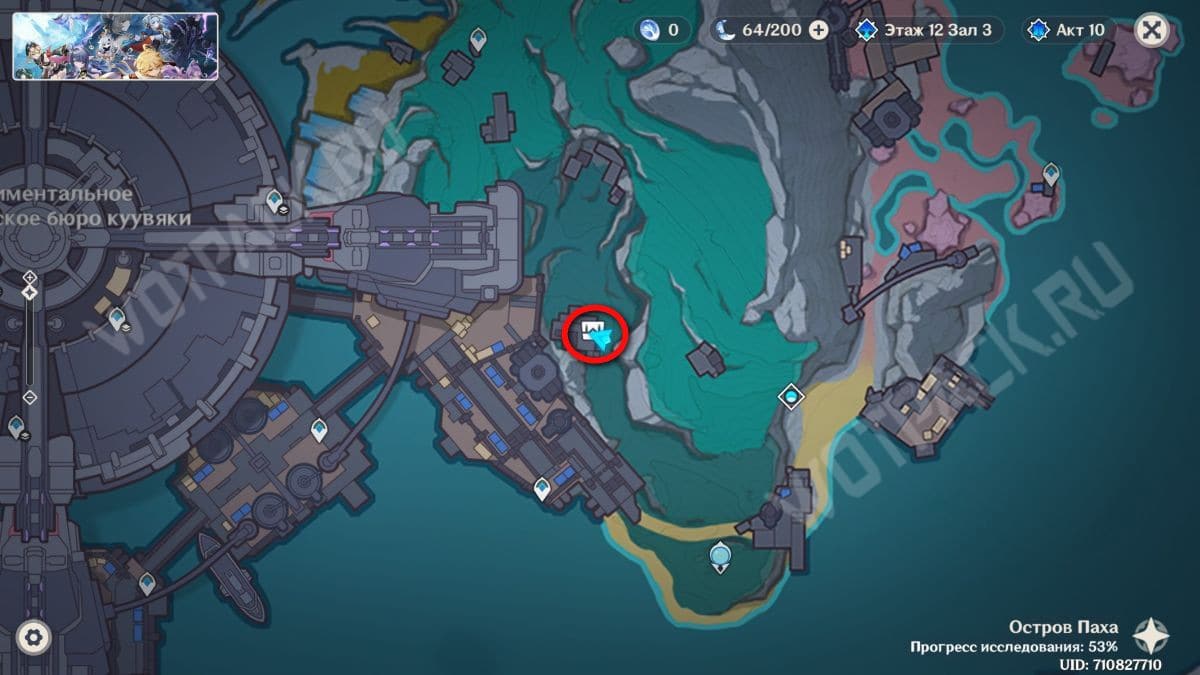Screen dimensions: 1200x675
Task: Select the red-circled marker on the map
Action: coord(596,334)
